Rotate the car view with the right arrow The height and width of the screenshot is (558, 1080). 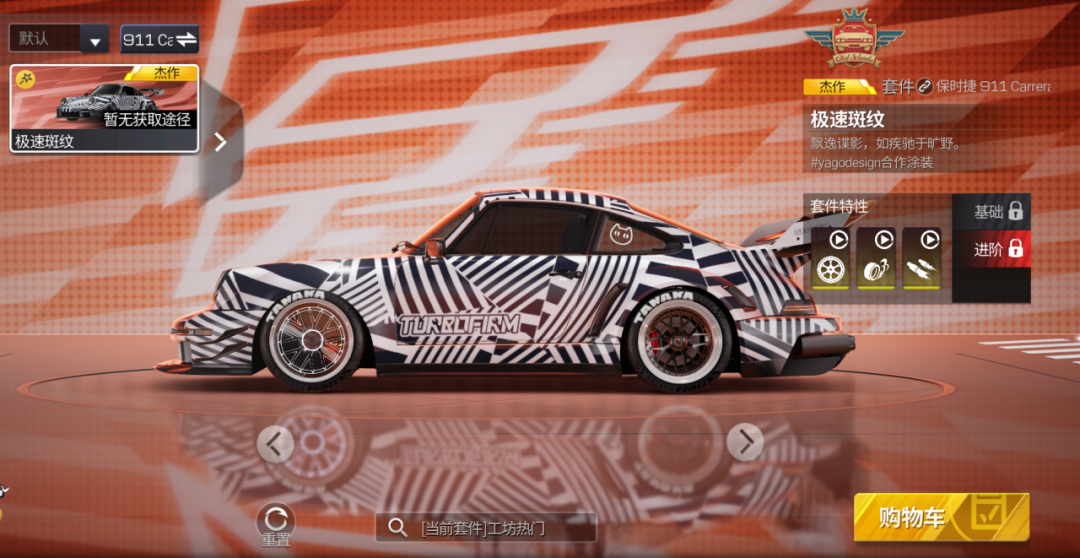pos(745,441)
